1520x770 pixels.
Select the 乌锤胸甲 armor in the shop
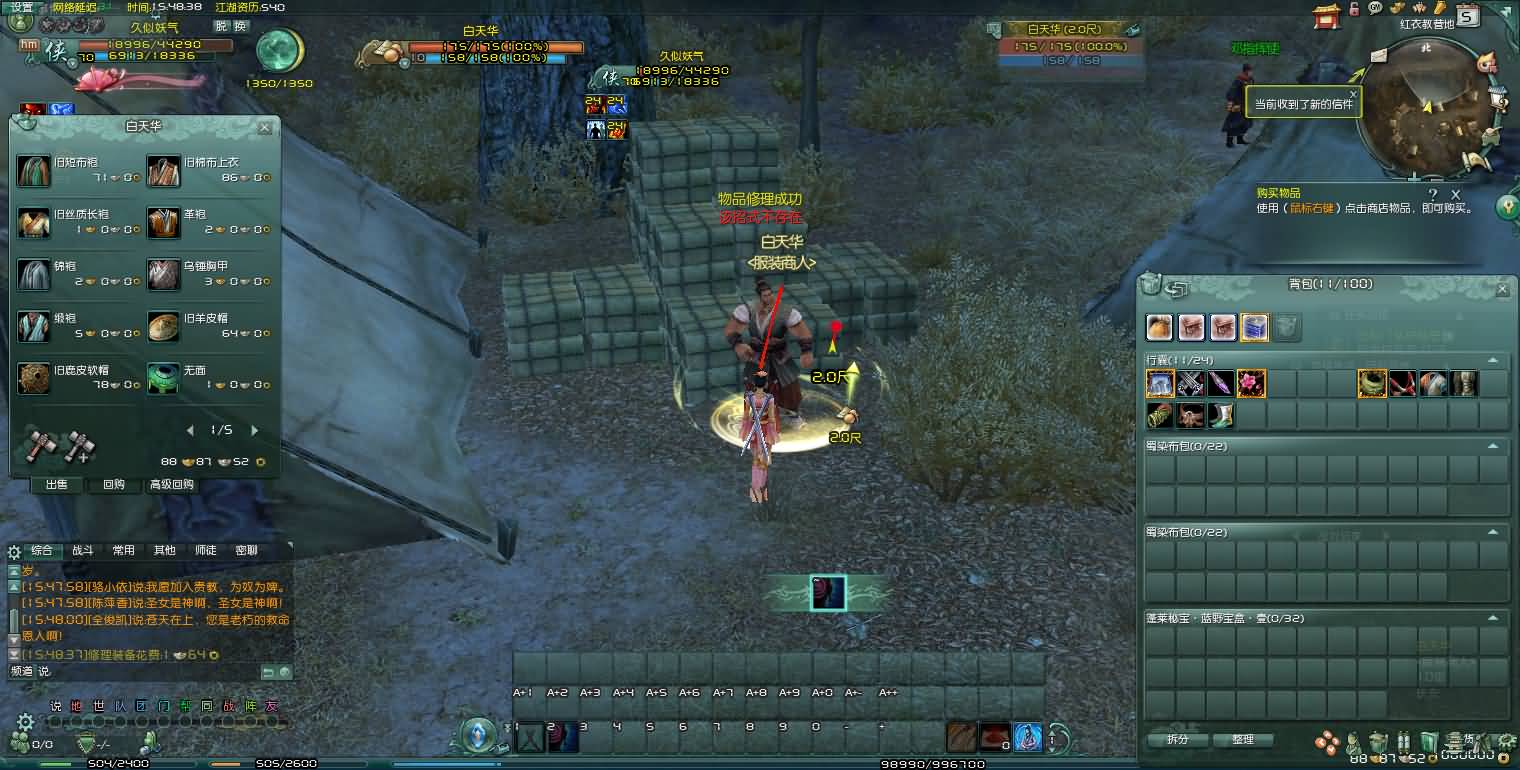pos(164,274)
